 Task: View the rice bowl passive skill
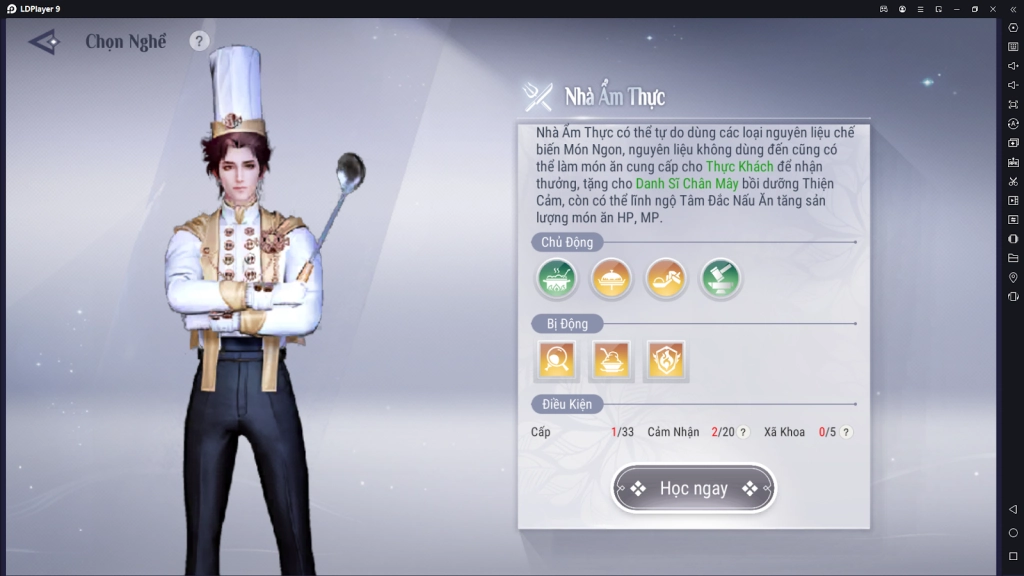(x=610, y=360)
